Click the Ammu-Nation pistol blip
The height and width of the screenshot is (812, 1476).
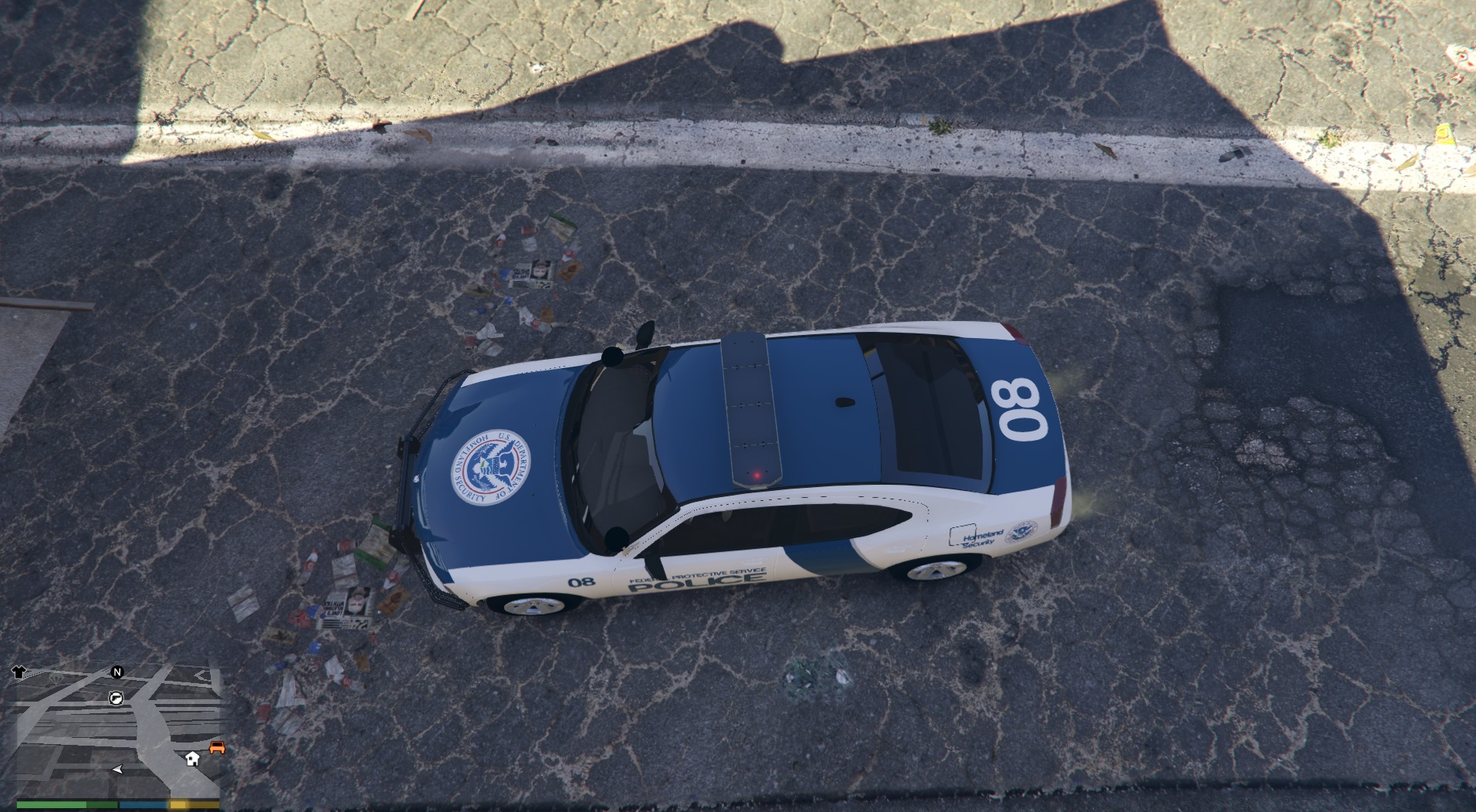(117, 698)
